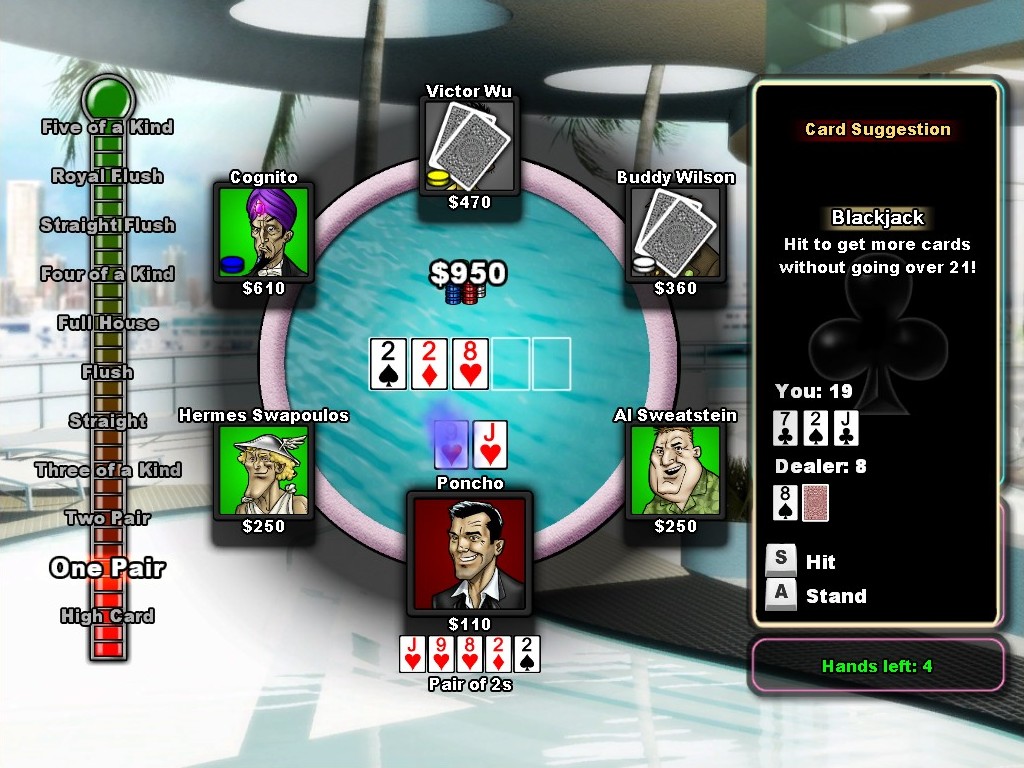This screenshot has height=768, width=1024.
Task: Select the jack of hearts hole card
Action: click(489, 445)
